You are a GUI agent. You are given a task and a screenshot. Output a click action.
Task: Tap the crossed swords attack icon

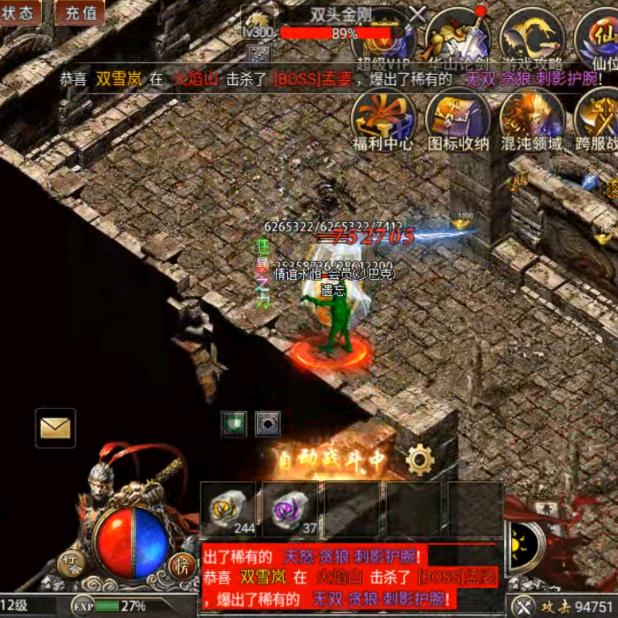pos(524,605)
